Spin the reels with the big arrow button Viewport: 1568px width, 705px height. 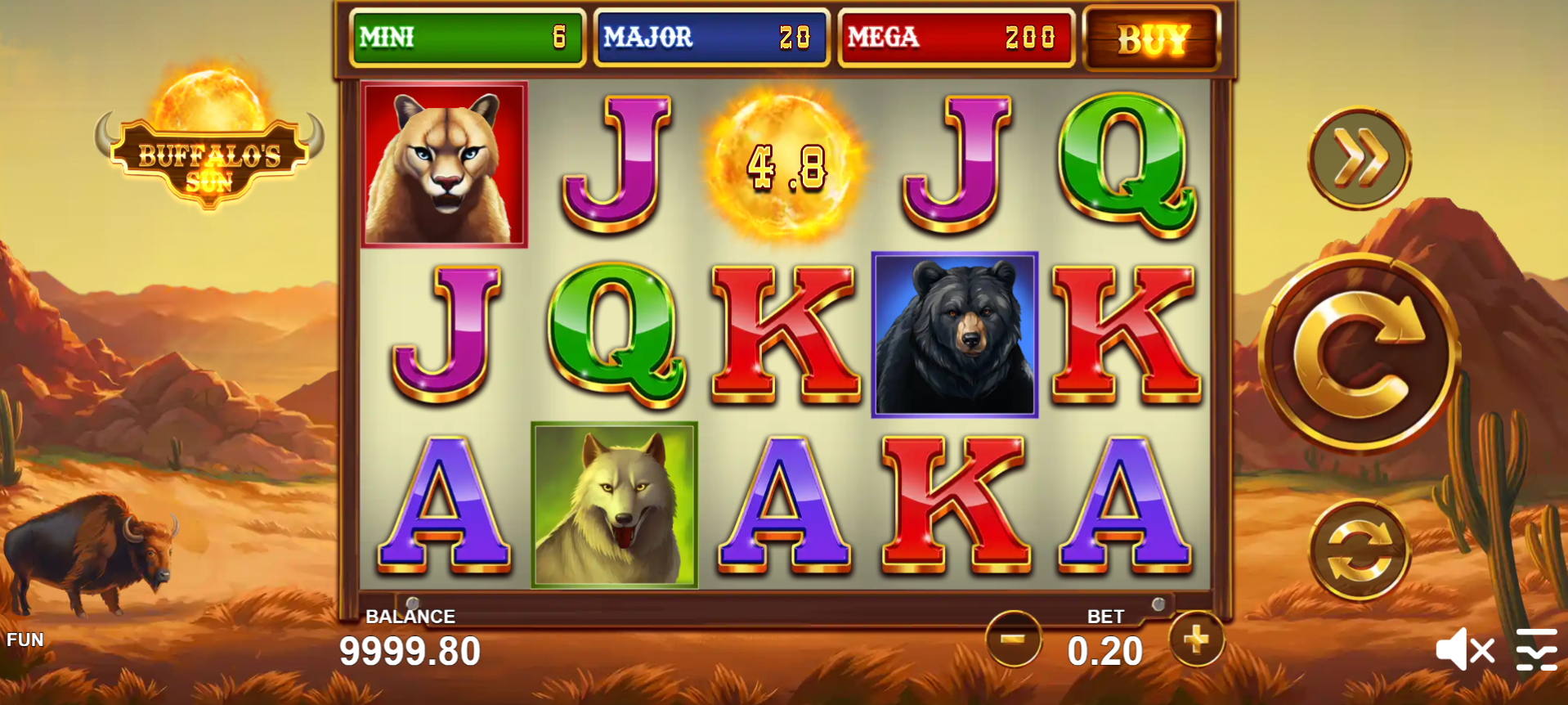tap(1359, 353)
